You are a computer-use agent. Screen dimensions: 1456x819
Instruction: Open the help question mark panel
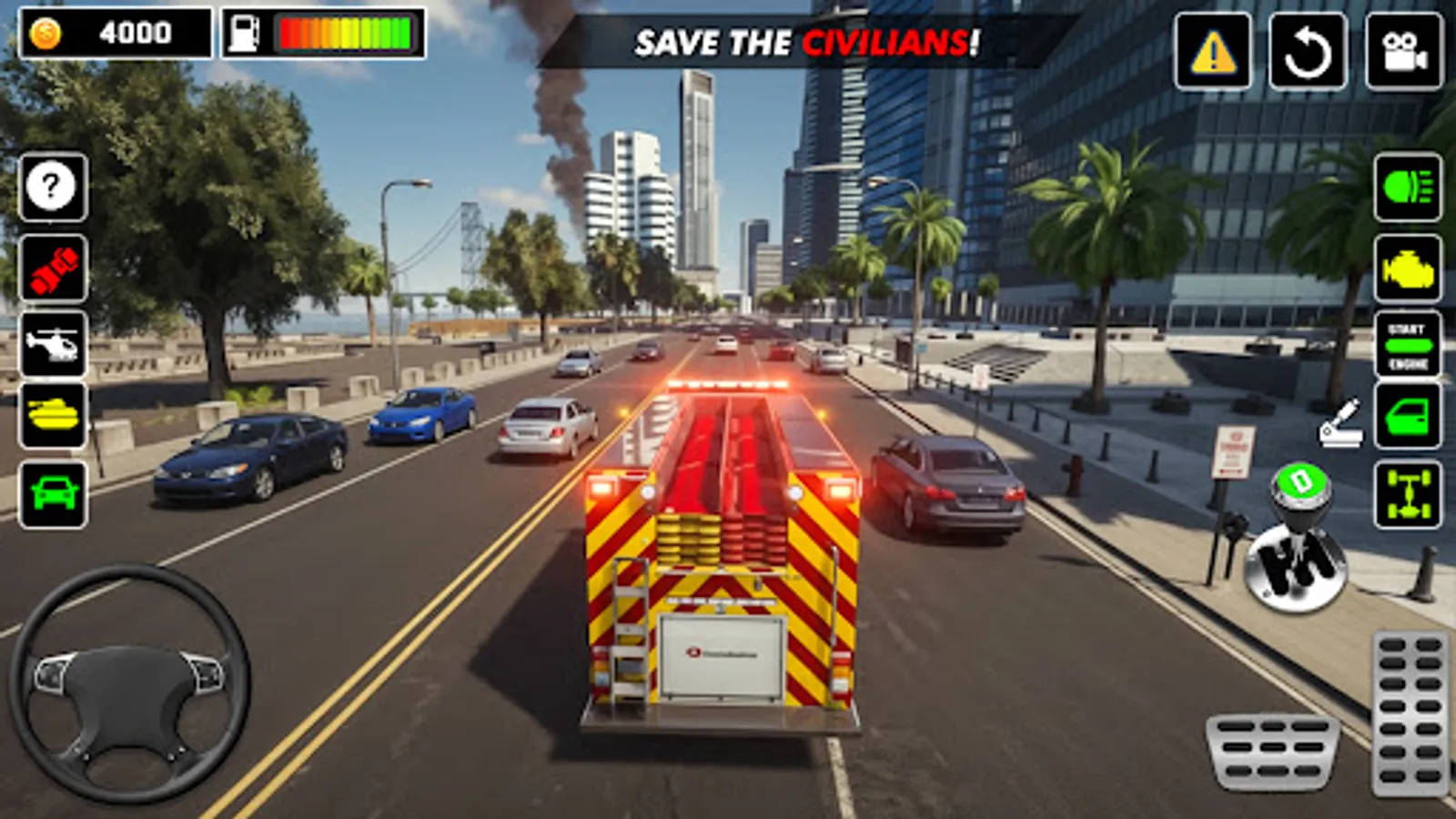click(53, 187)
